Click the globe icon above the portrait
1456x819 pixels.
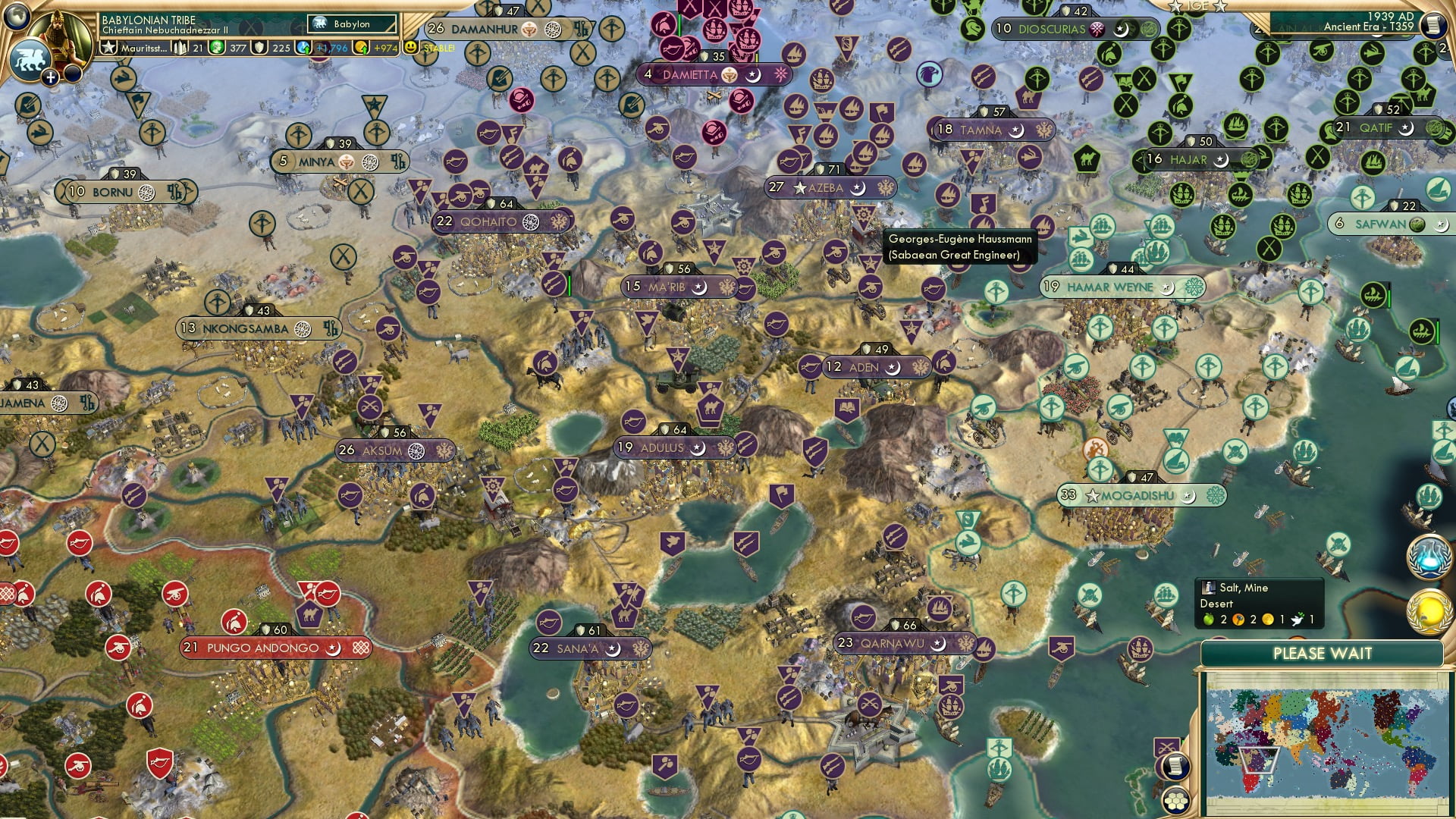pyautogui.click(x=17, y=14)
